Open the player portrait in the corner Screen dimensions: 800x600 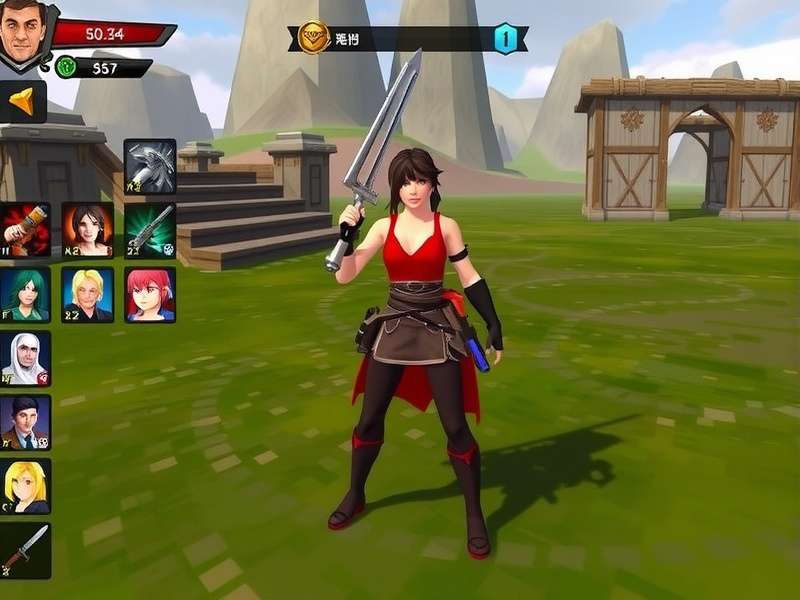(26, 33)
